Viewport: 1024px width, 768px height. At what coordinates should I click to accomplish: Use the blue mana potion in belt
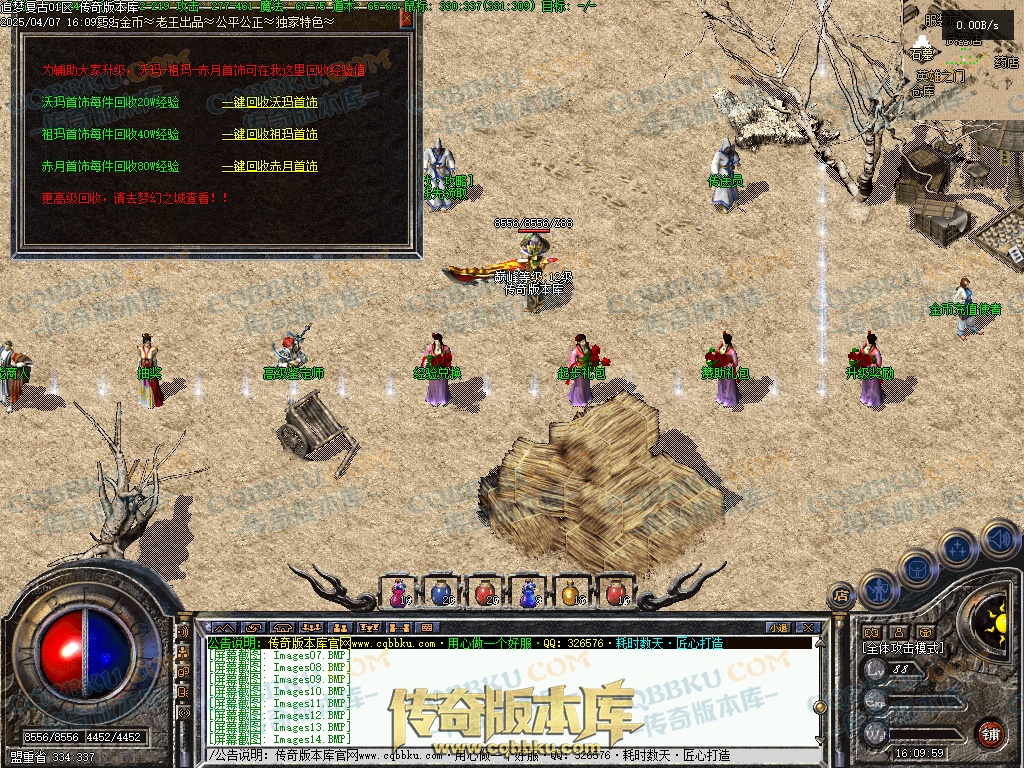(441, 593)
